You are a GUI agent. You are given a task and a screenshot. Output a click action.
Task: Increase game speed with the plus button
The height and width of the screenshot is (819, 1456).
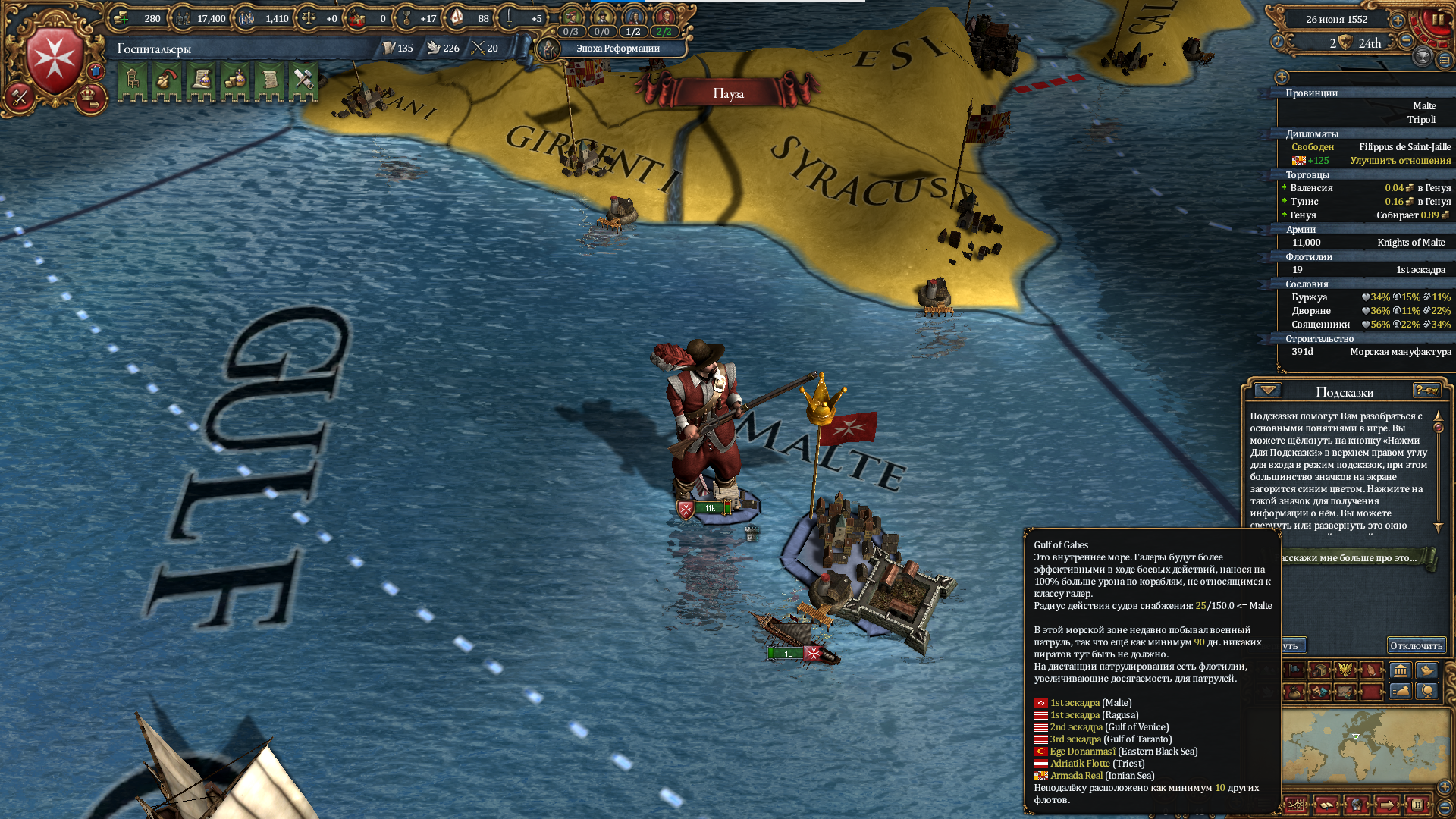tap(1398, 20)
